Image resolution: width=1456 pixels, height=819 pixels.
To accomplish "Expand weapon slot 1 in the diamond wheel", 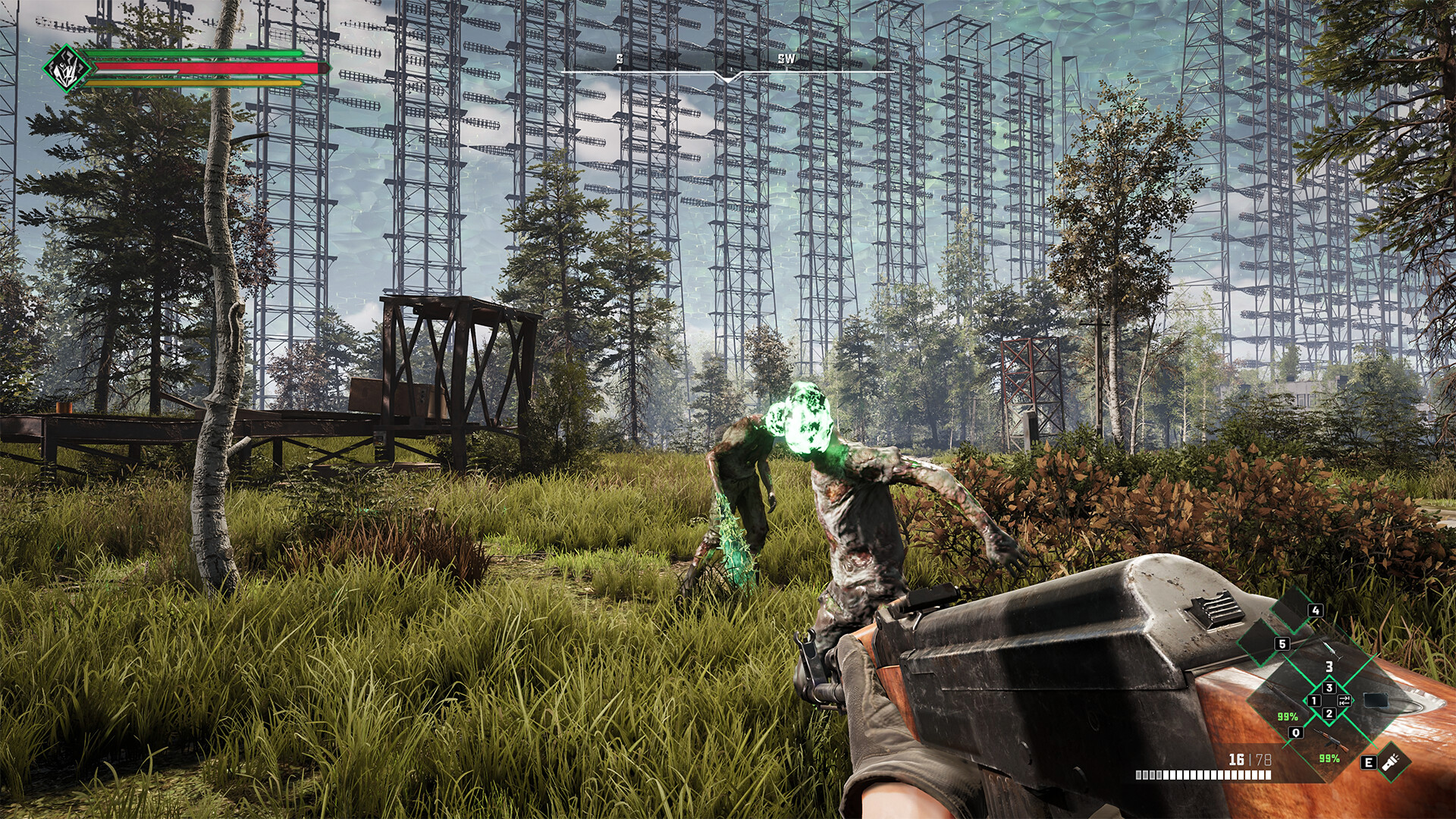I will point(1314,701).
